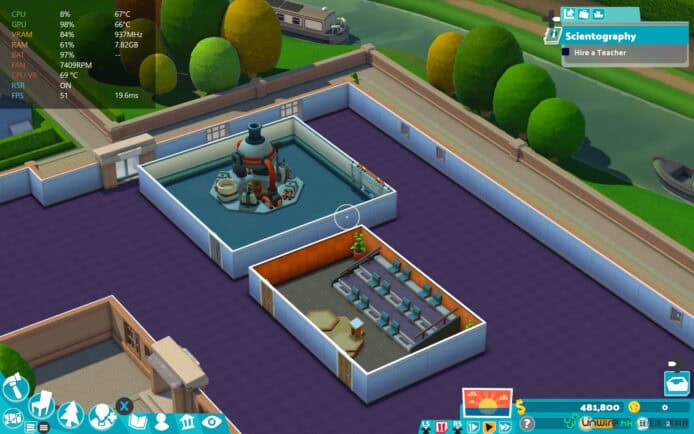Close the build toolbar with the X
694x434 pixels.
[x=124, y=405]
